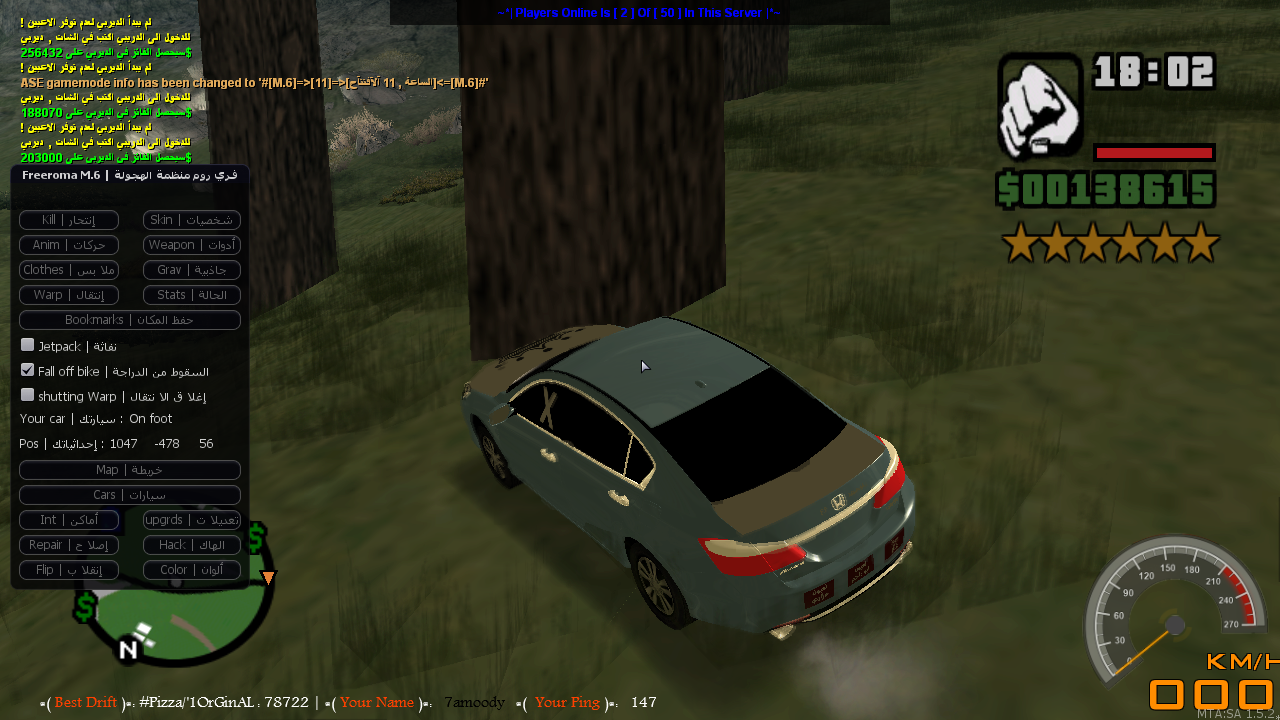This screenshot has height=720, width=1280.
Task: Click the Kill button in Freeroam panel
Action: [69, 220]
